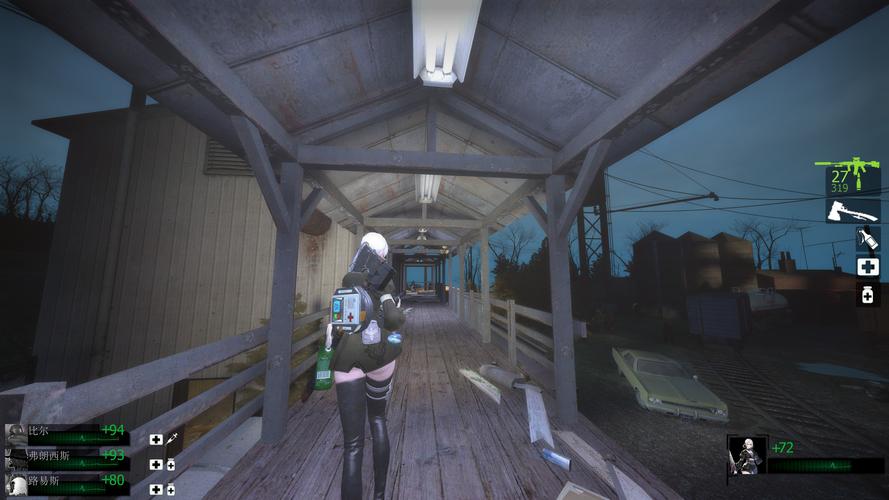Select teammate 比尔's portrait
Viewport: 889px width, 500px height.
click(16, 433)
